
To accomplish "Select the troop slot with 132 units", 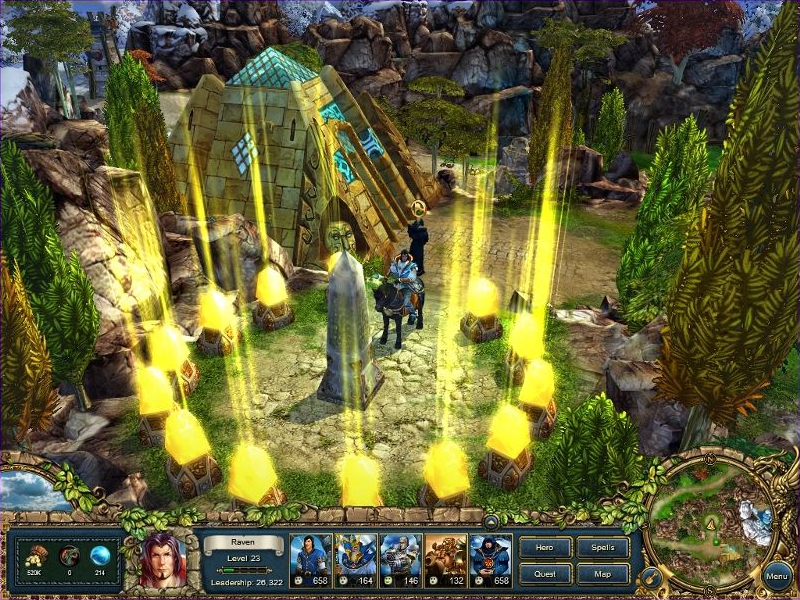I will [x=445, y=559].
